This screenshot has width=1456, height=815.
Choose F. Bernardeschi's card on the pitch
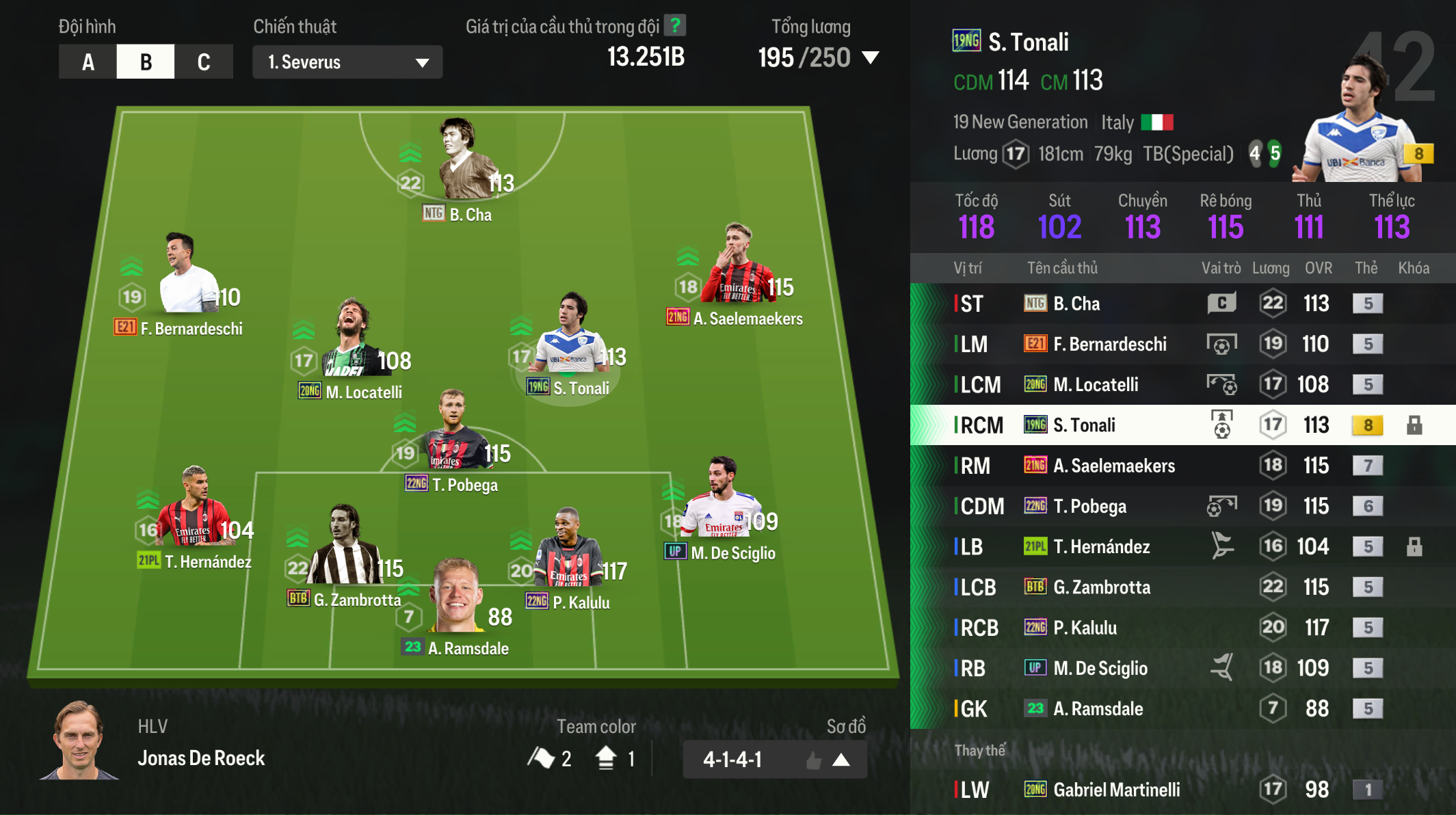pyautogui.click(x=185, y=277)
